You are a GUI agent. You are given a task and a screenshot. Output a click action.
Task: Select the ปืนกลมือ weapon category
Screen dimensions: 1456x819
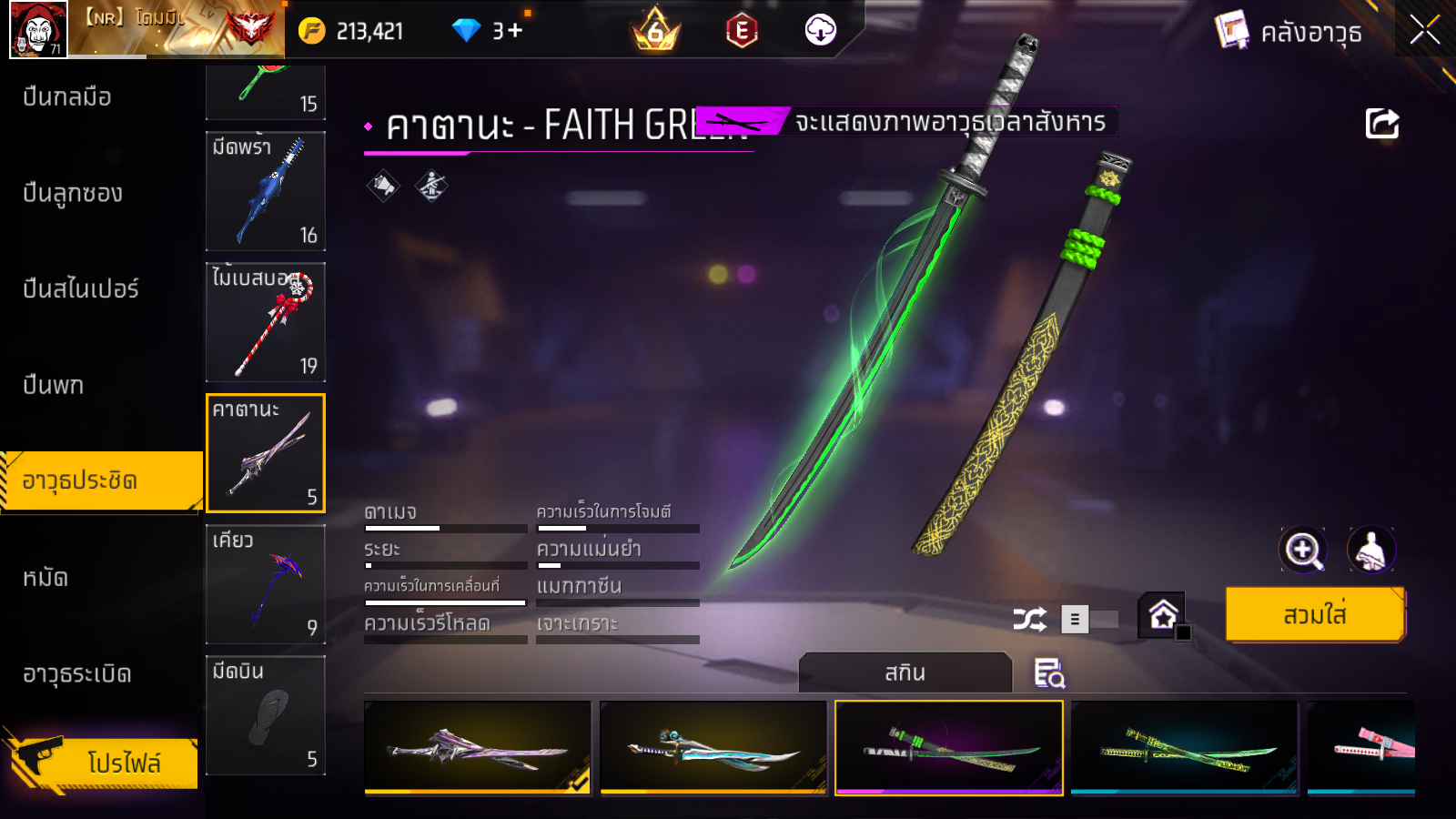(x=67, y=96)
